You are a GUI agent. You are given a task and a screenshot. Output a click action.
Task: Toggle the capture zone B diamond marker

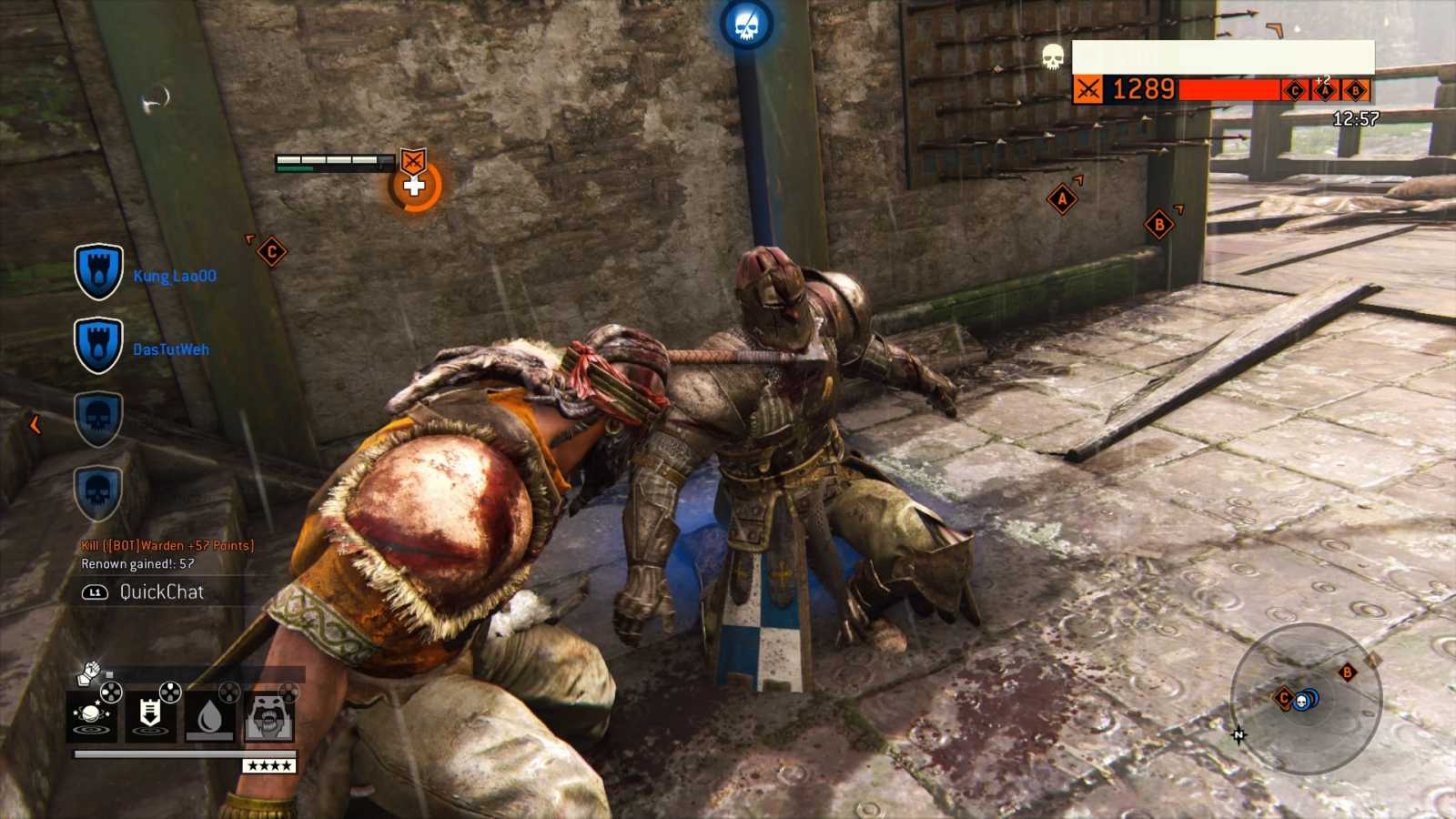pos(1161,225)
